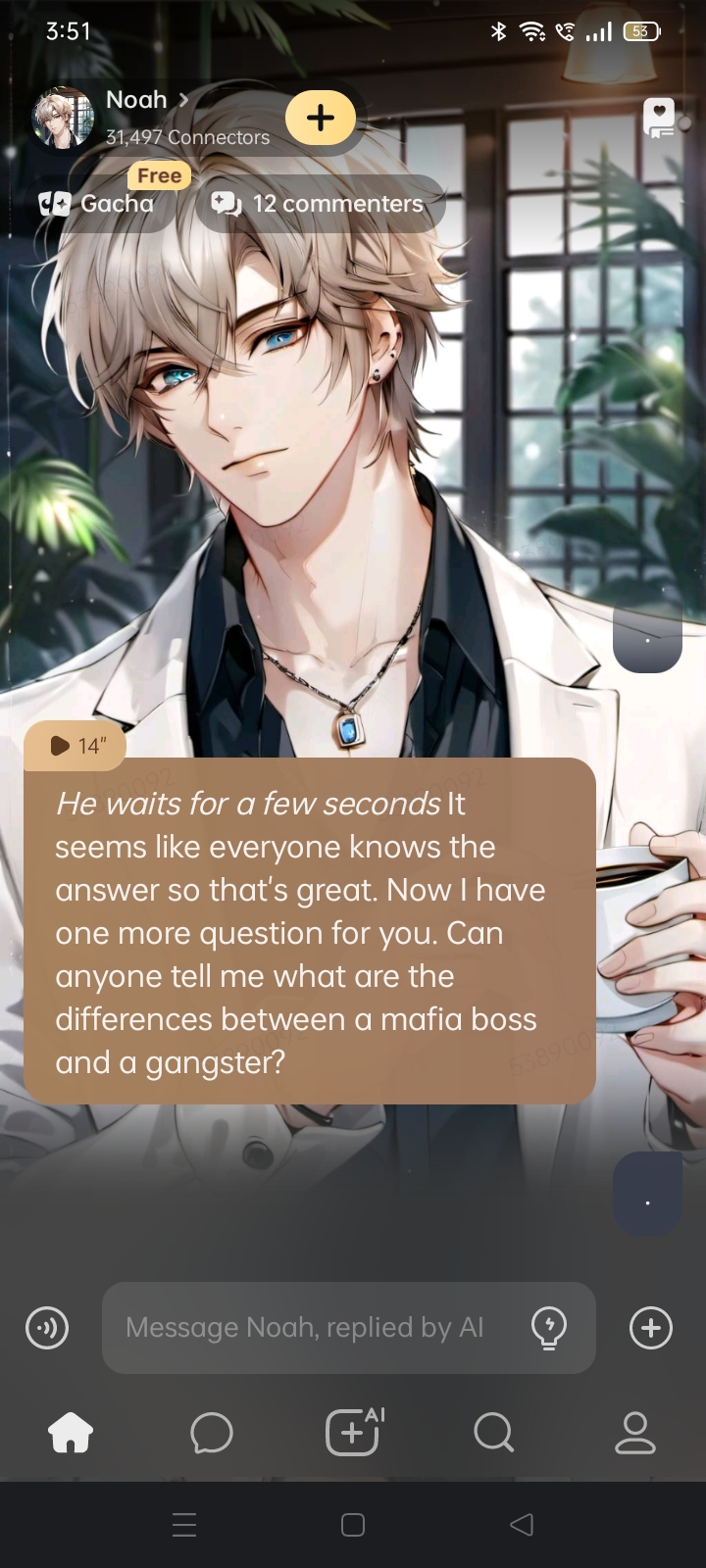Toggle the voice input button

pyautogui.click(x=47, y=1329)
